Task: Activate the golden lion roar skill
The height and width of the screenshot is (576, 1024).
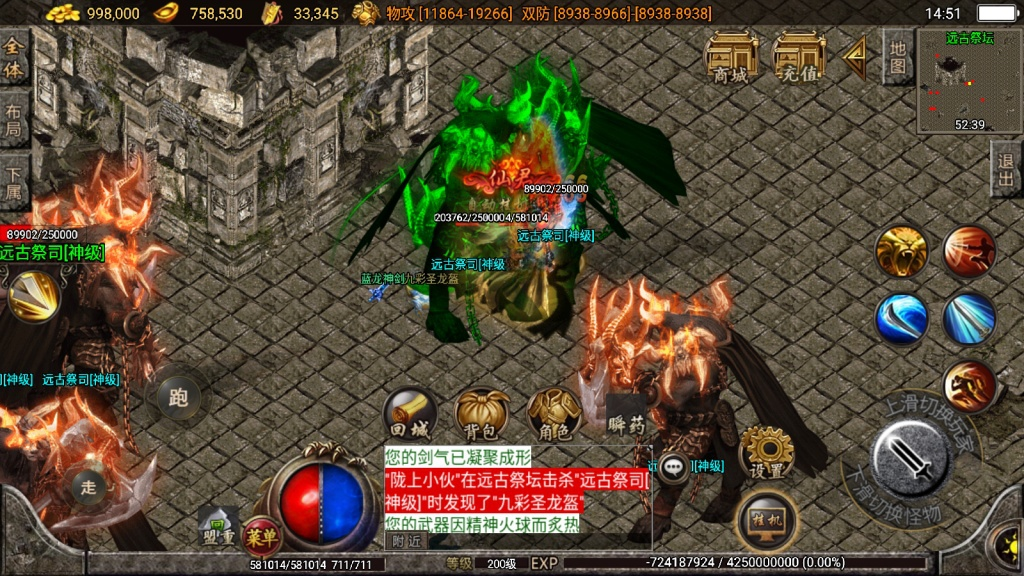Action: pos(901,251)
